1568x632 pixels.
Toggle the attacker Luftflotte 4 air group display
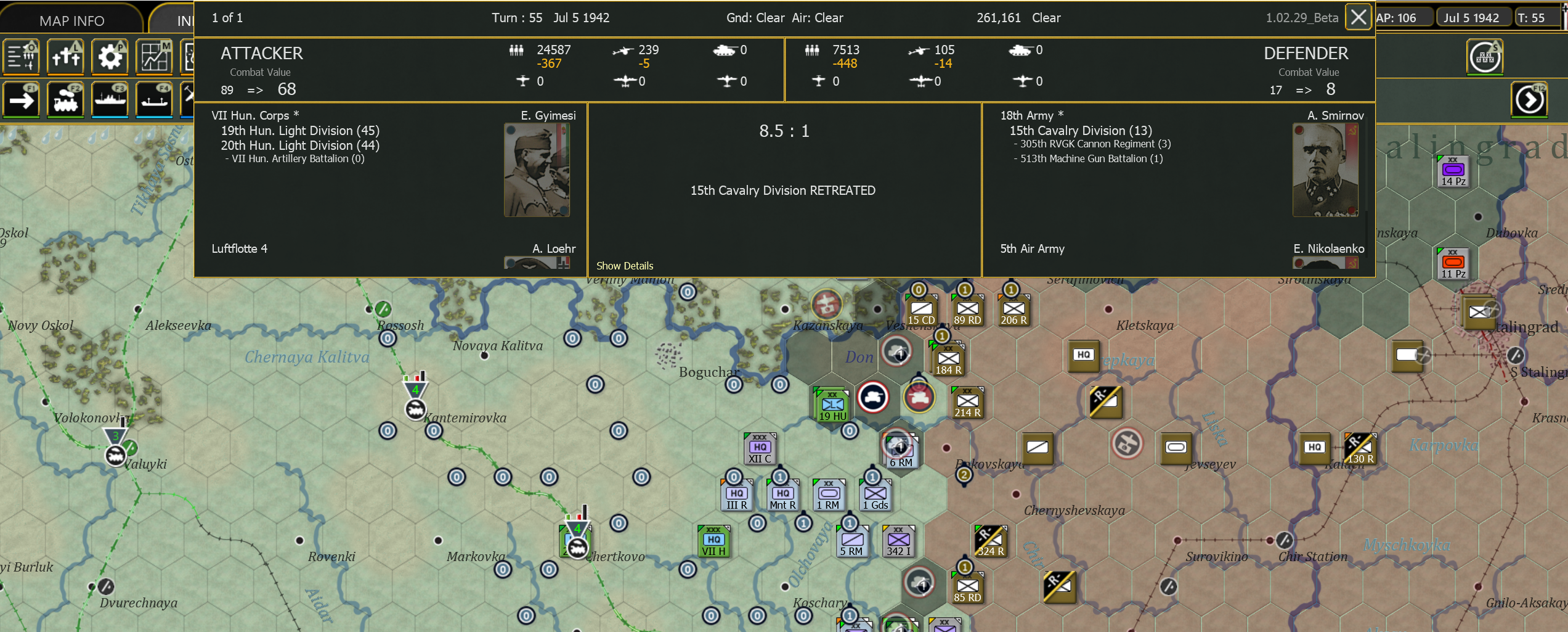(240, 248)
